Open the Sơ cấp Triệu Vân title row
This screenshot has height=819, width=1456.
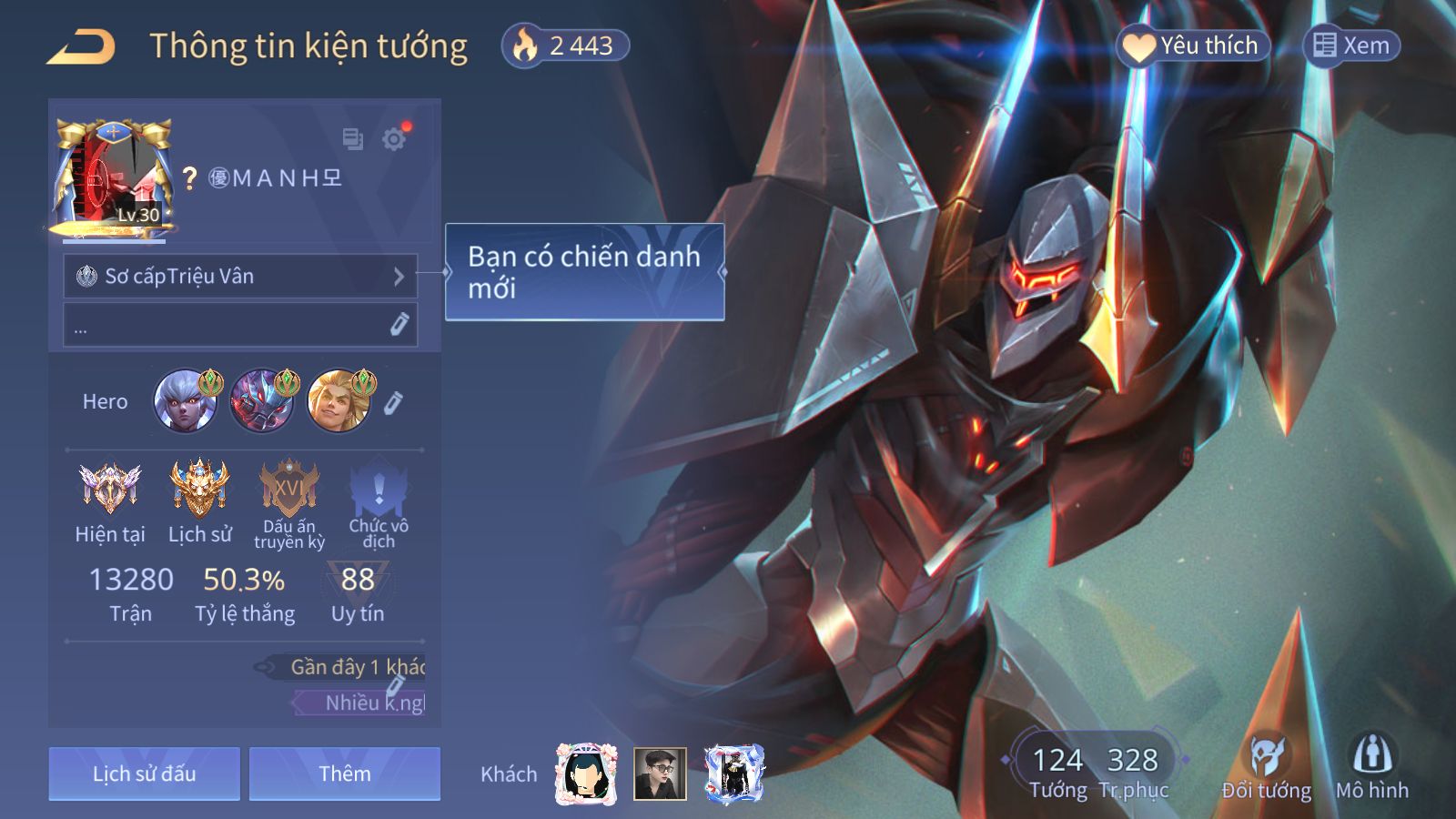coord(240,276)
